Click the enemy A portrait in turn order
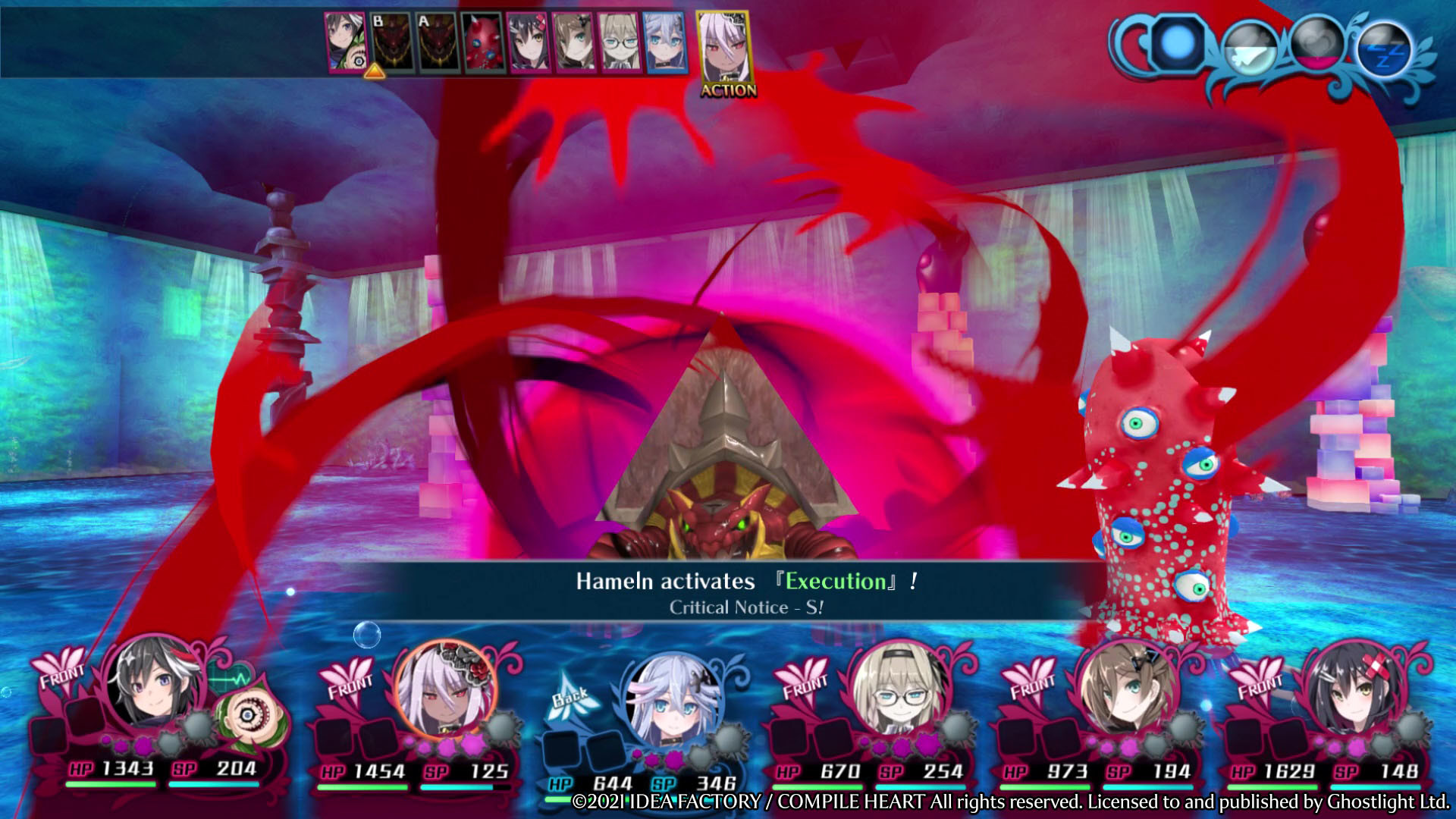 pyautogui.click(x=436, y=44)
